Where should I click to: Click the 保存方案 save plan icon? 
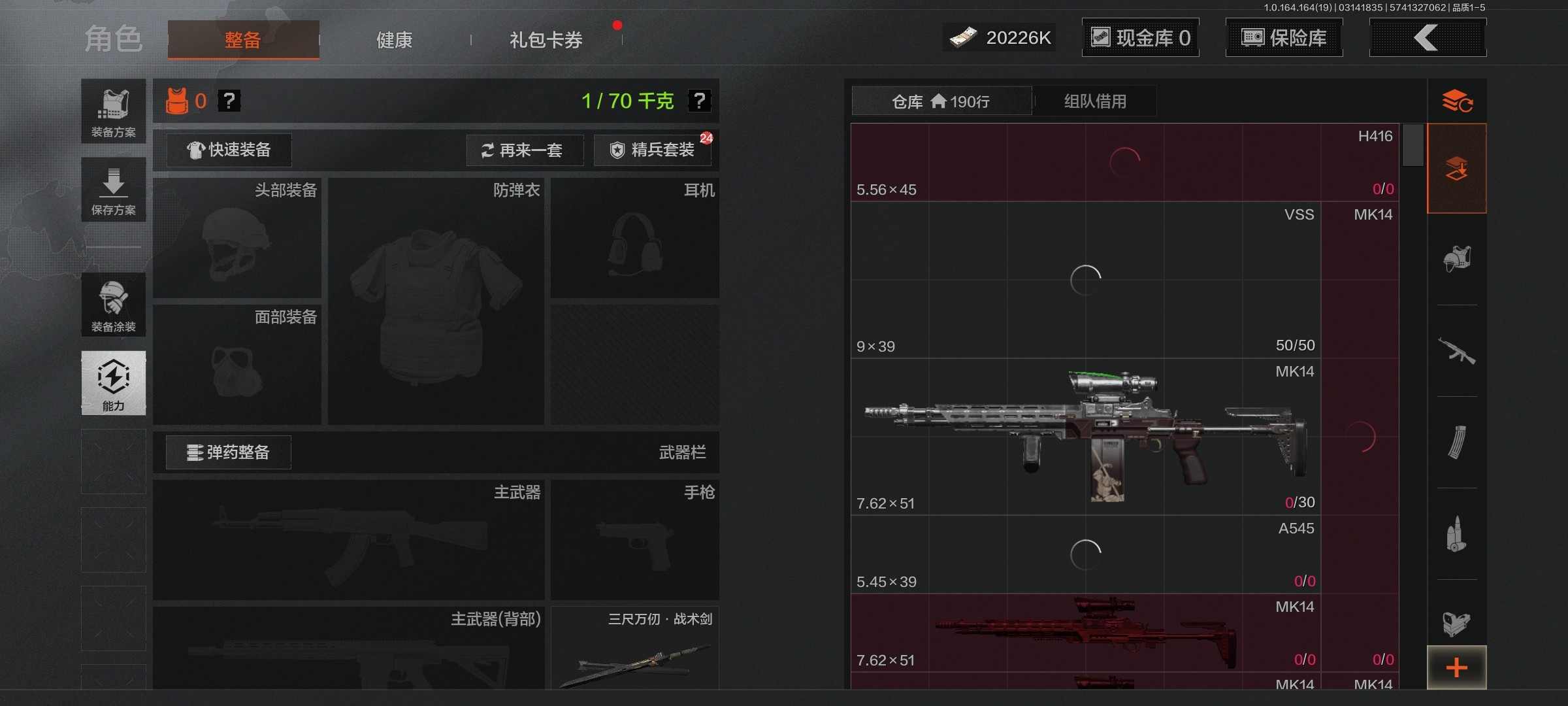[113, 190]
